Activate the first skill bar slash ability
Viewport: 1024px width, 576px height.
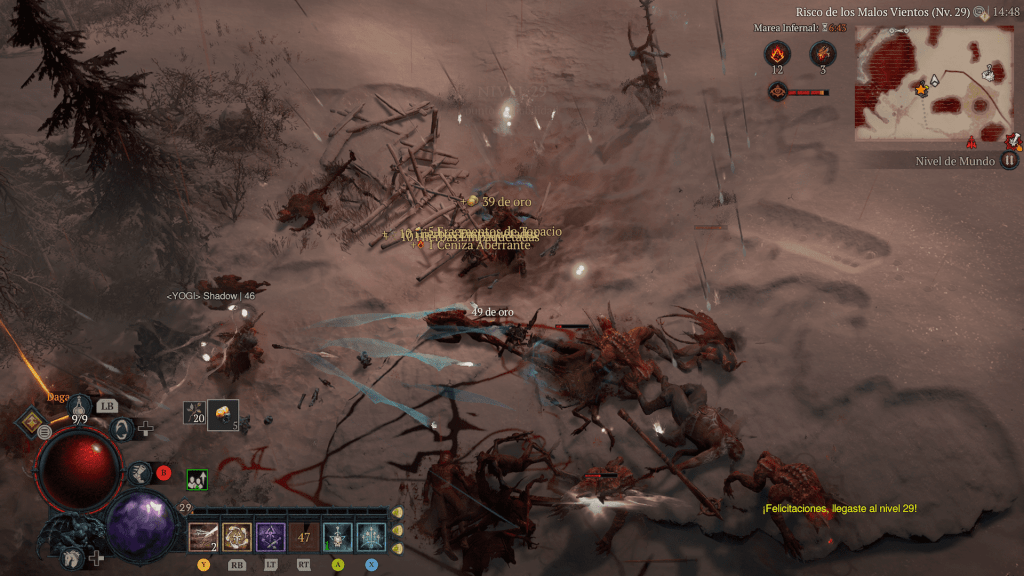click(203, 537)
